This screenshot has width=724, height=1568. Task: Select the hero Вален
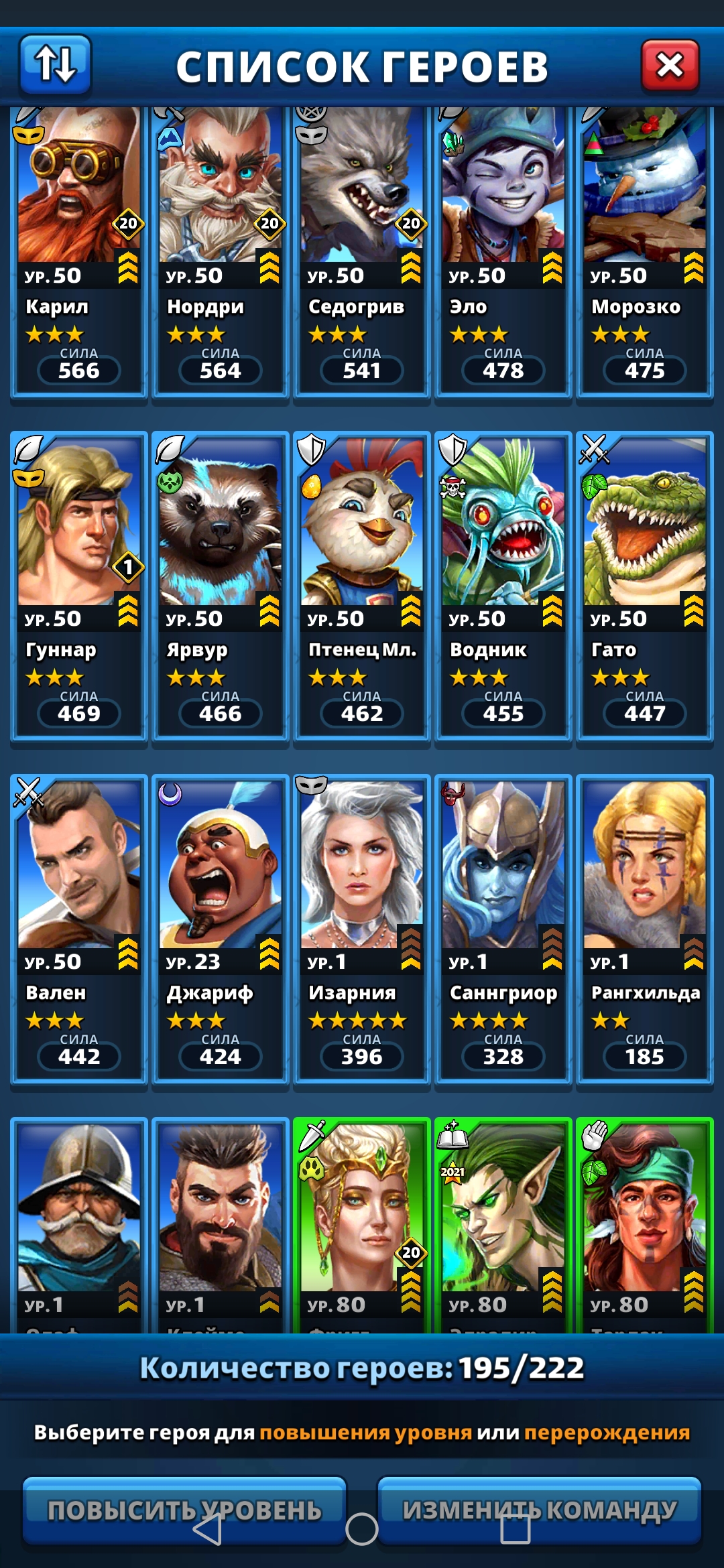(78, 928)
